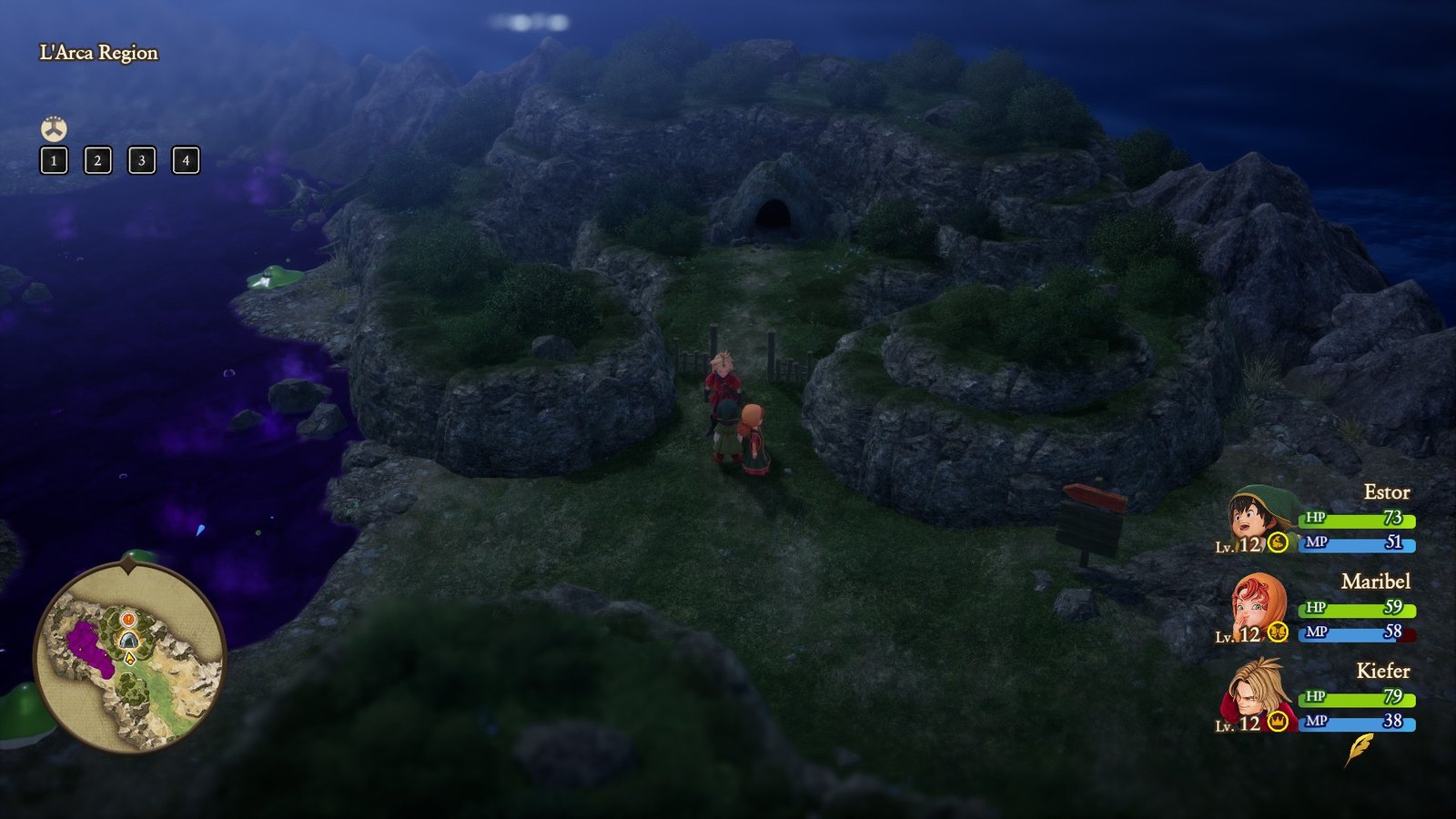Choose Maribel's party portrait

[x=1257, y=605]
